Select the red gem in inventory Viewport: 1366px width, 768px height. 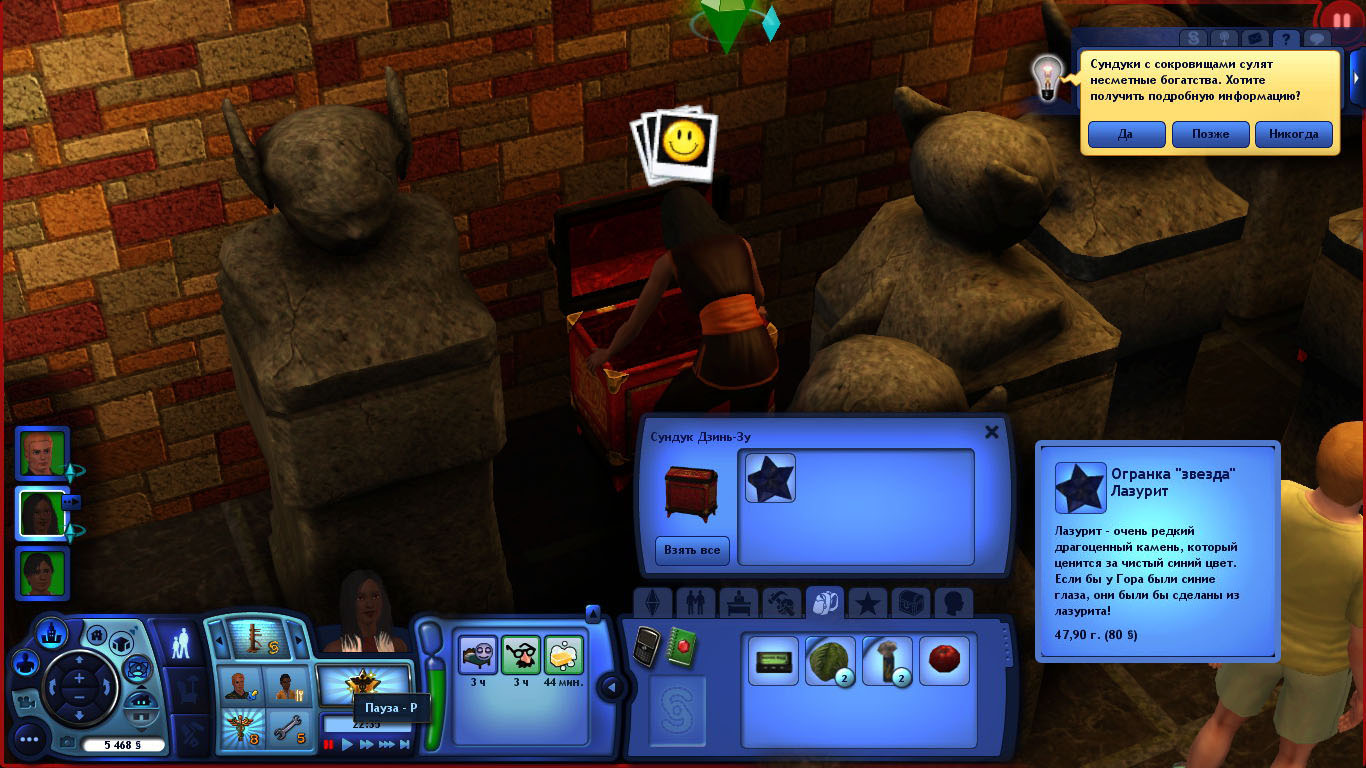click(x=944, y=662)
